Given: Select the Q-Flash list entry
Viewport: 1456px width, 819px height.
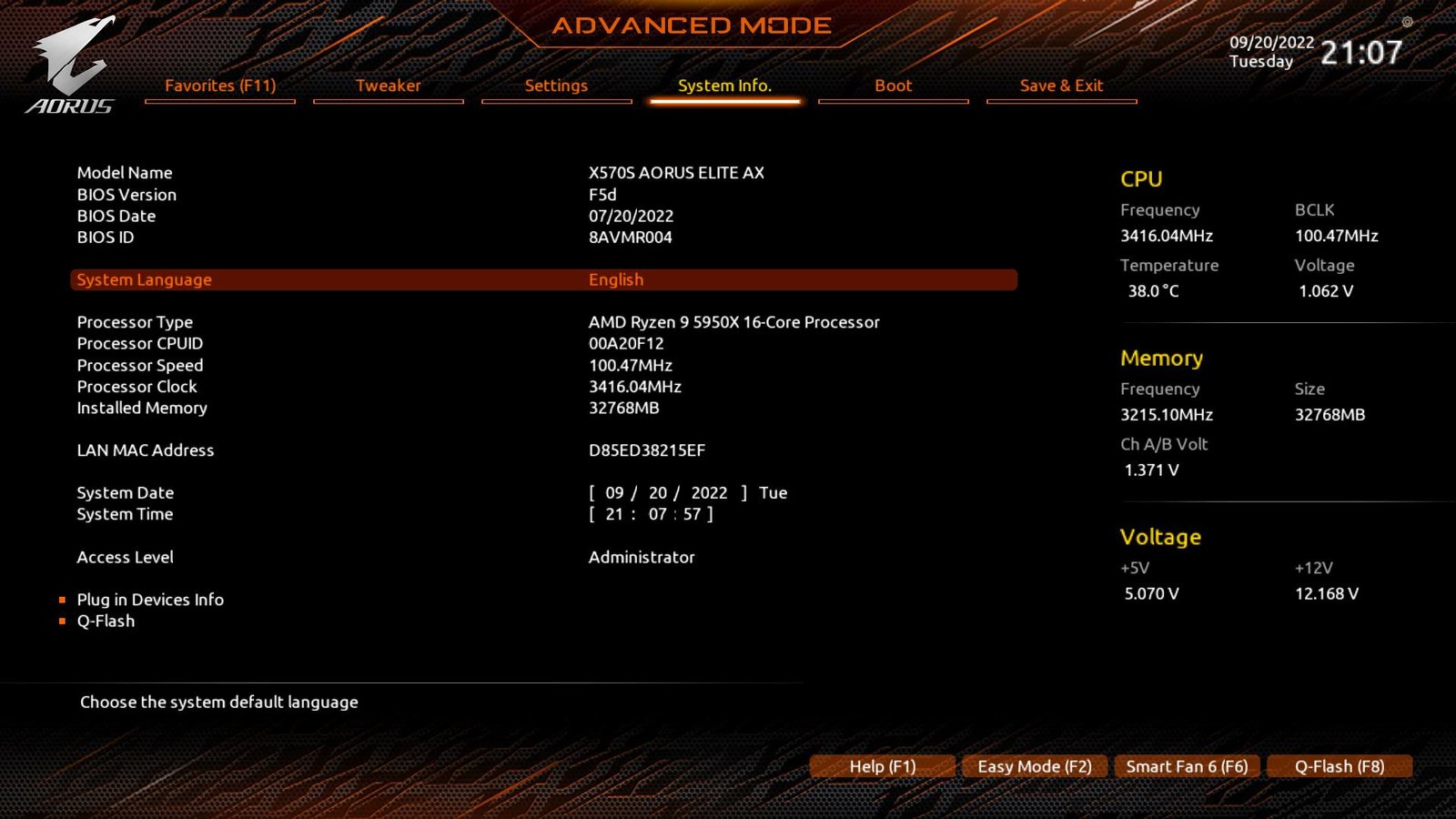Looking at the screenshot, I should coord(105,621).
